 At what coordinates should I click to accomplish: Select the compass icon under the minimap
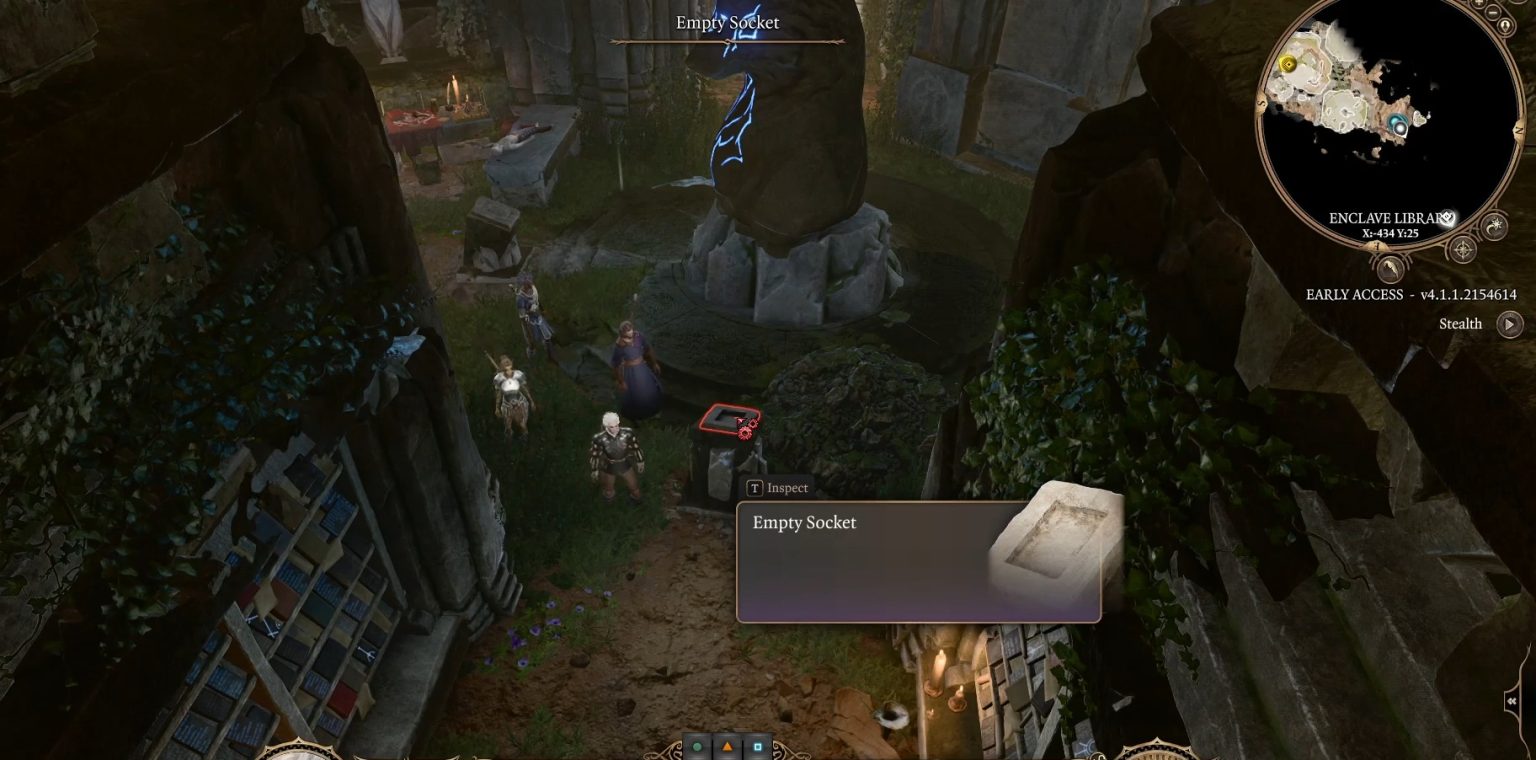tap(1463, 249)
